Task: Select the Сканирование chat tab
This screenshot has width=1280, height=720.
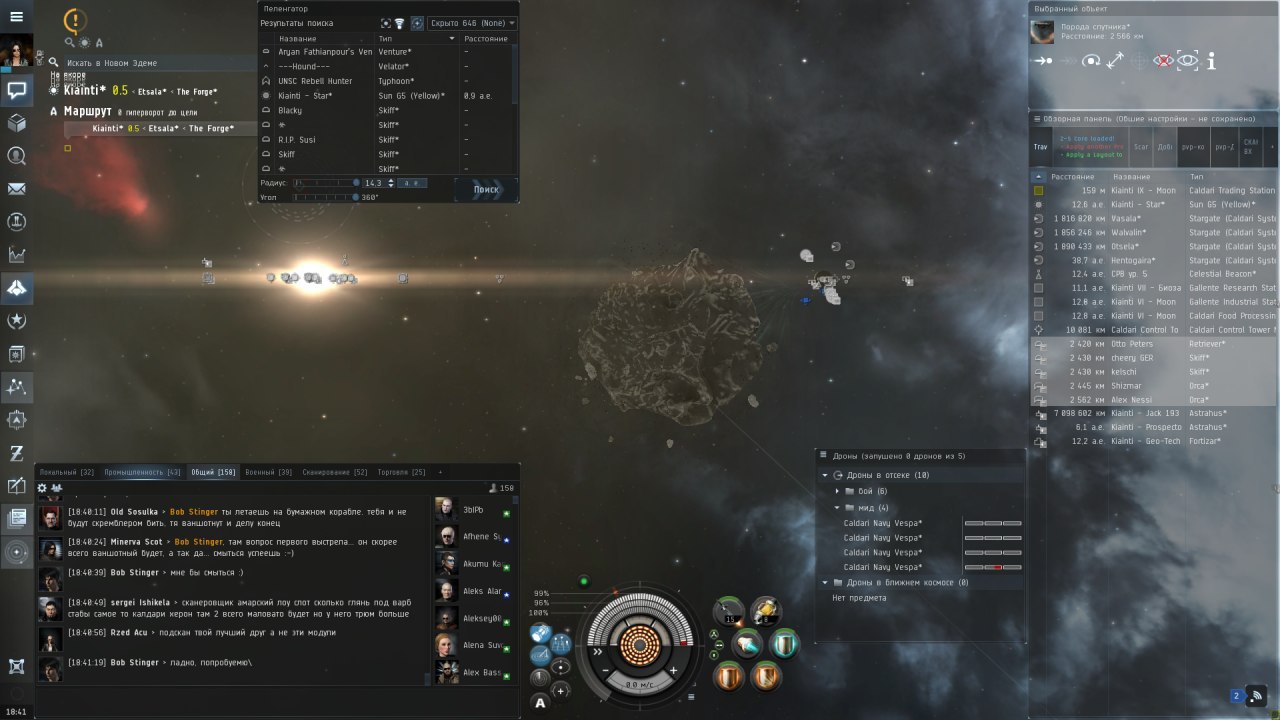Action: point(334,472)
